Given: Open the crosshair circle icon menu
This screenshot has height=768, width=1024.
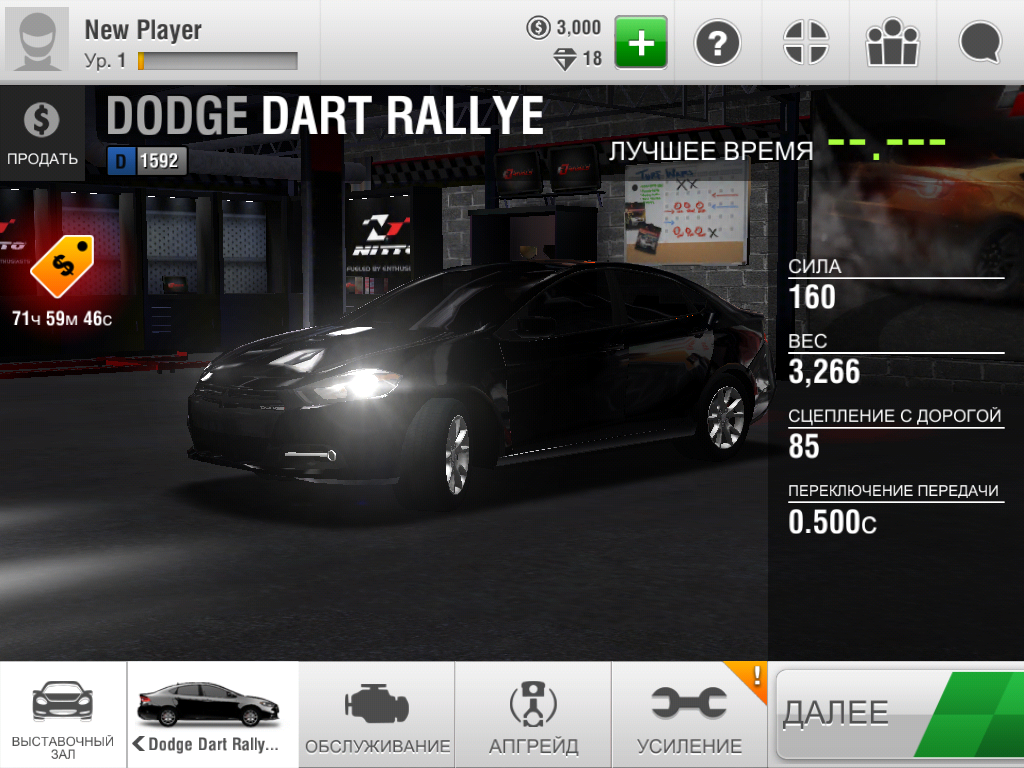Looking at the screenshot, I should pyautogui.click(x=805, y=42).
